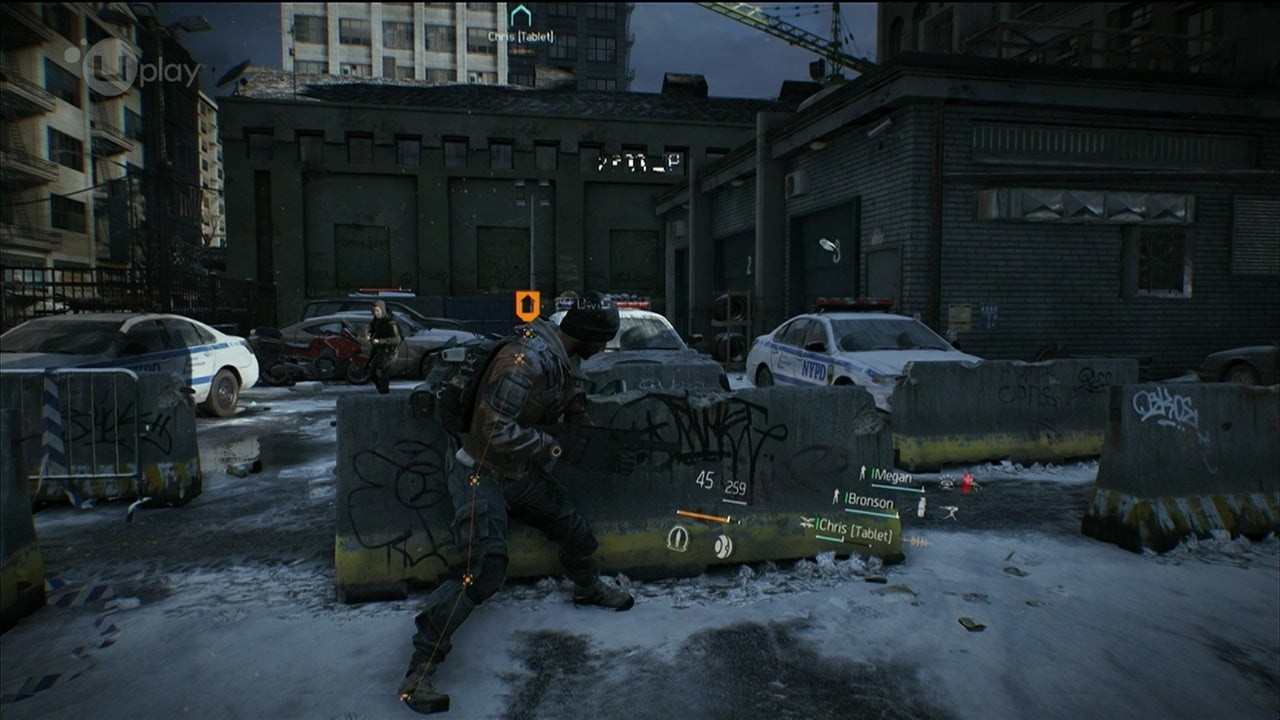This screenshot has height=720, width=1280.
Task: Select Bronson in the party list
Action: (872, 498)
